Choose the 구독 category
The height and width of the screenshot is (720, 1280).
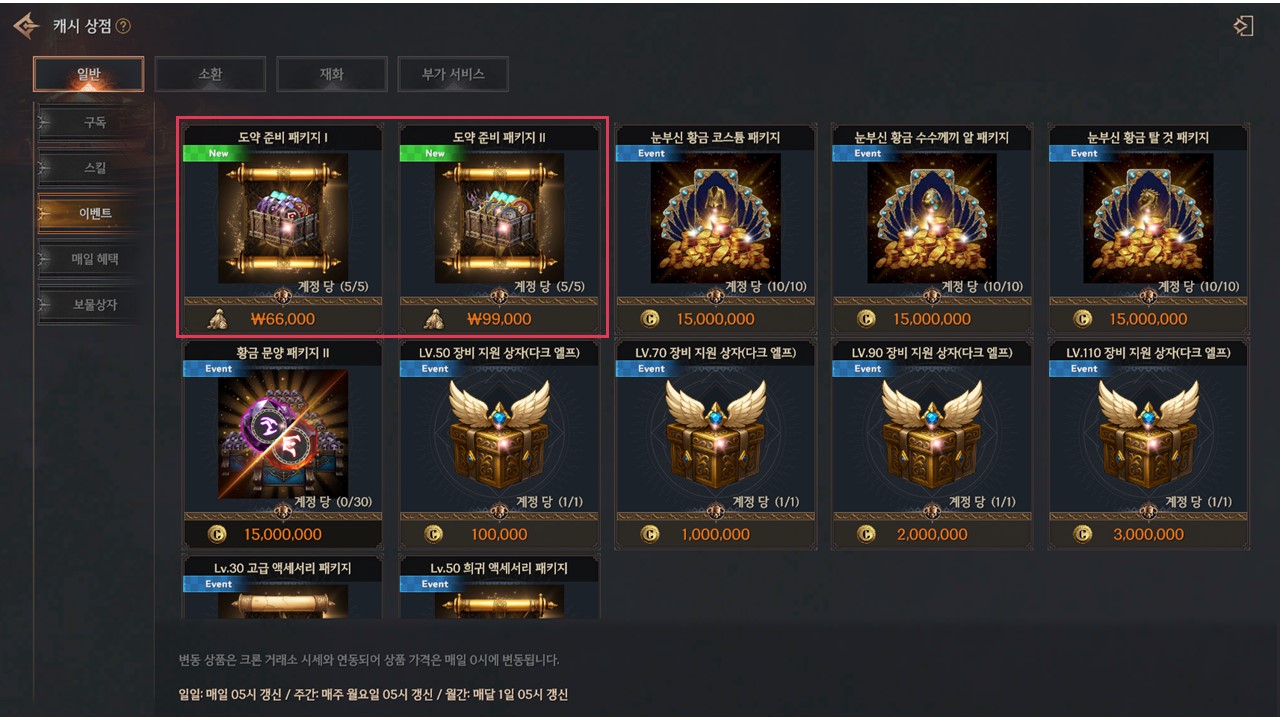pyautogui.click(x=94, y=123)
